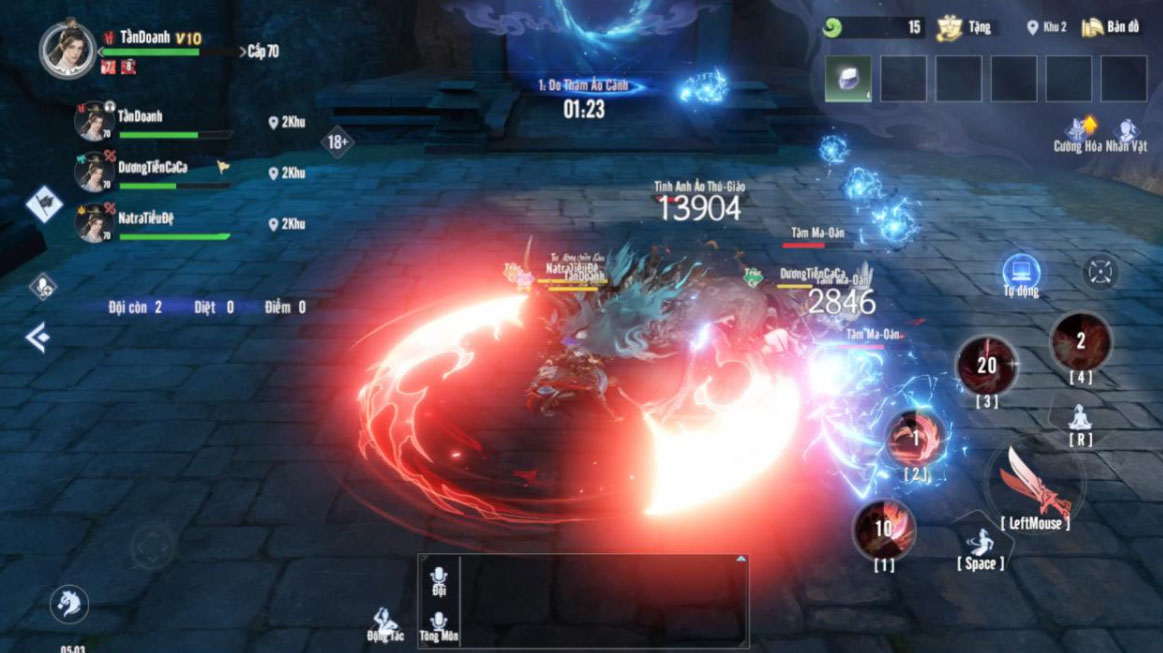Click TầnDoanh's player portrait

[68, 48]
